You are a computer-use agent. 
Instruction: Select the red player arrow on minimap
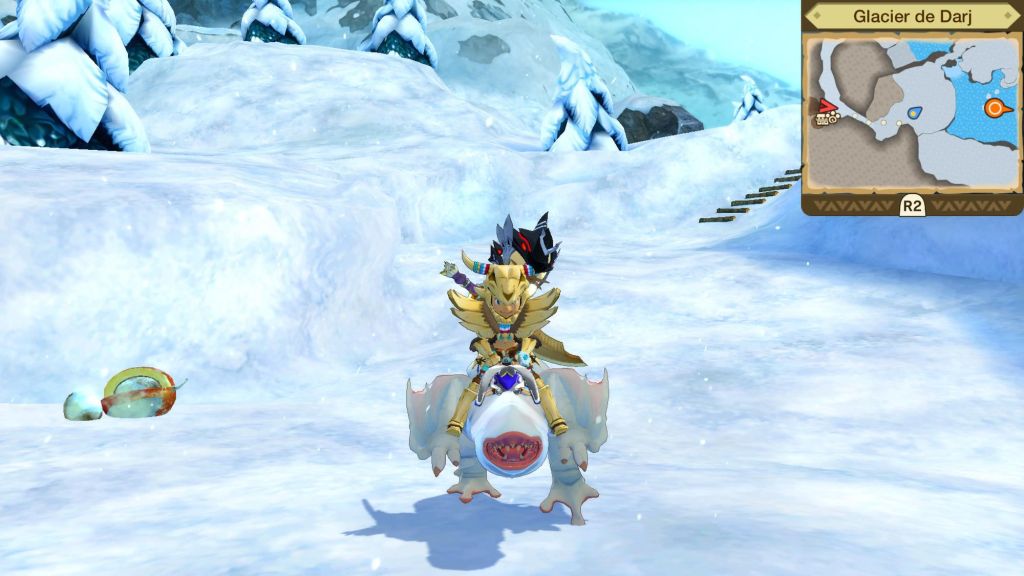pos(827,105)
